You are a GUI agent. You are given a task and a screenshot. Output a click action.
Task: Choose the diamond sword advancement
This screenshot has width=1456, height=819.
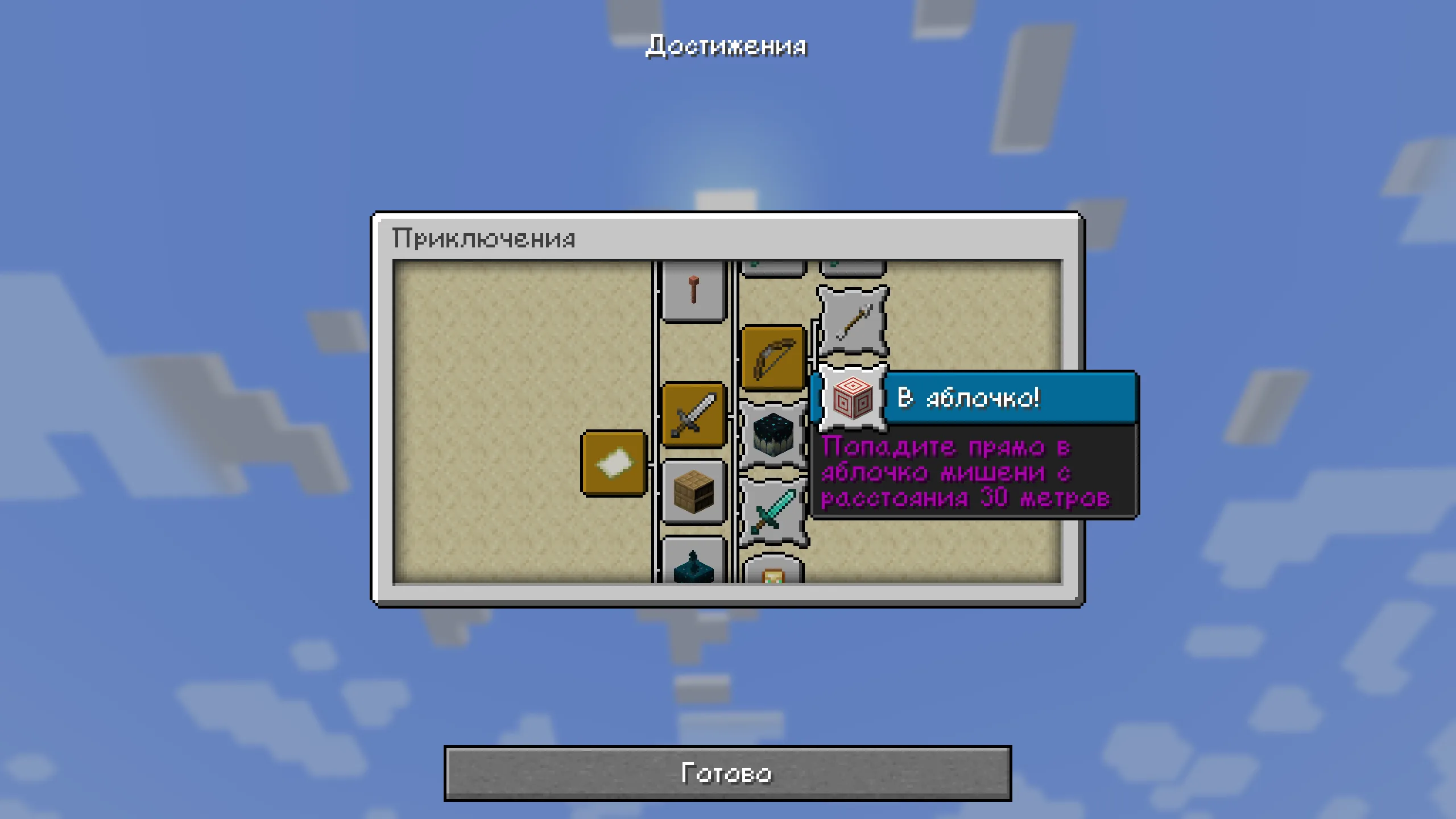point(772,511)
